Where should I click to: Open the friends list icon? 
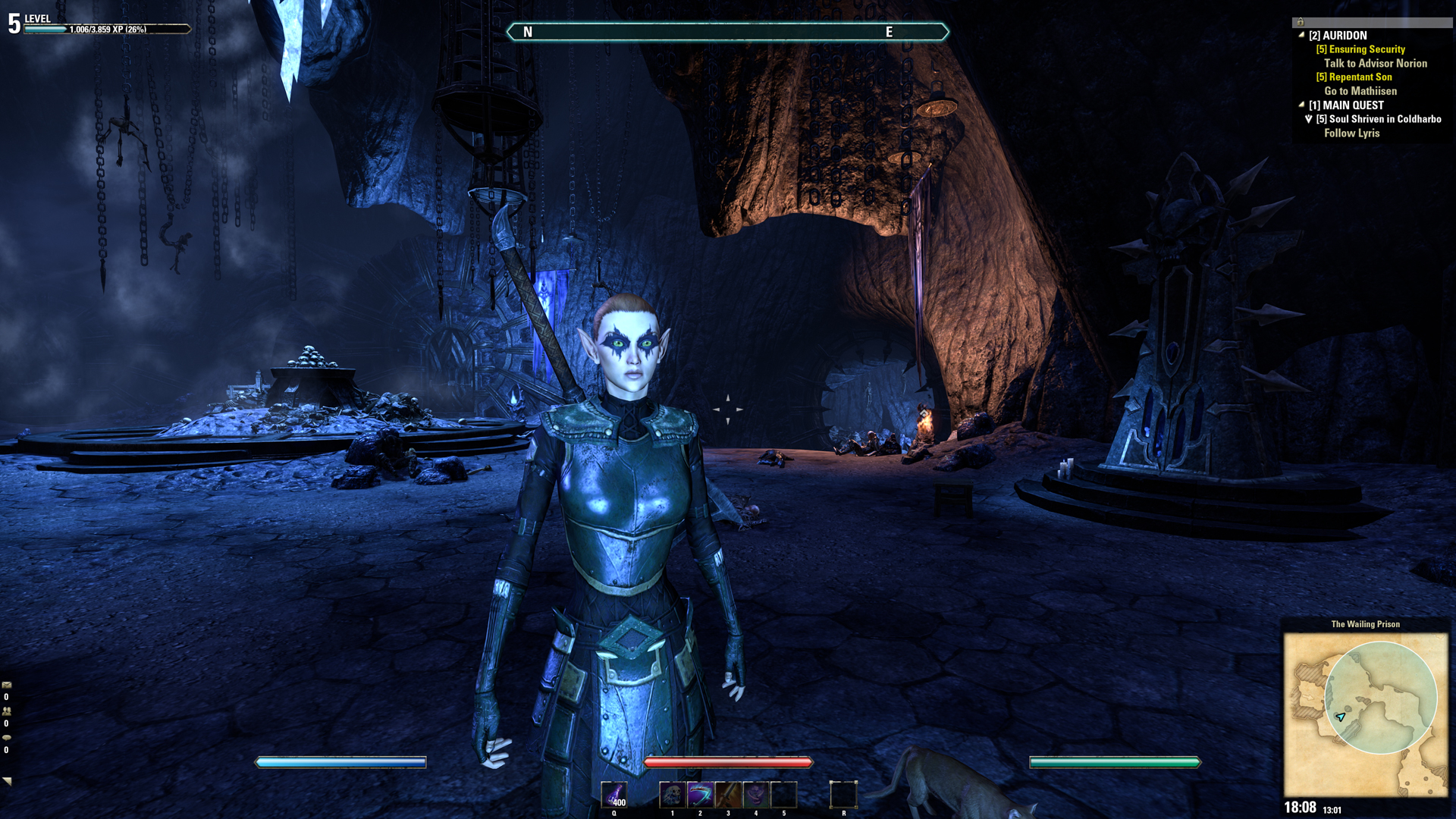tap(7, 711)
